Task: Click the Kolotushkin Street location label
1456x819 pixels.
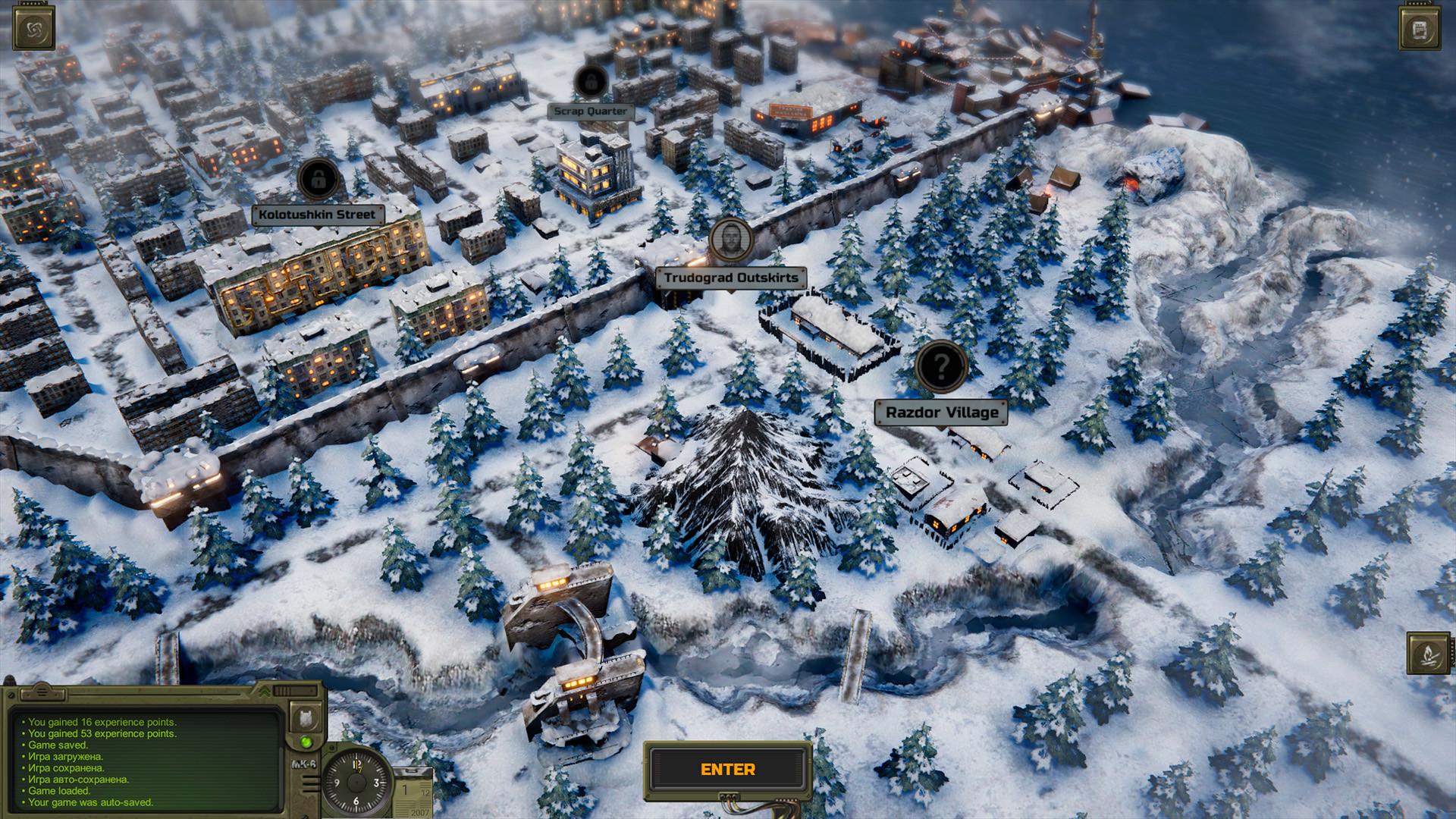Action: [x=318, y=214]
